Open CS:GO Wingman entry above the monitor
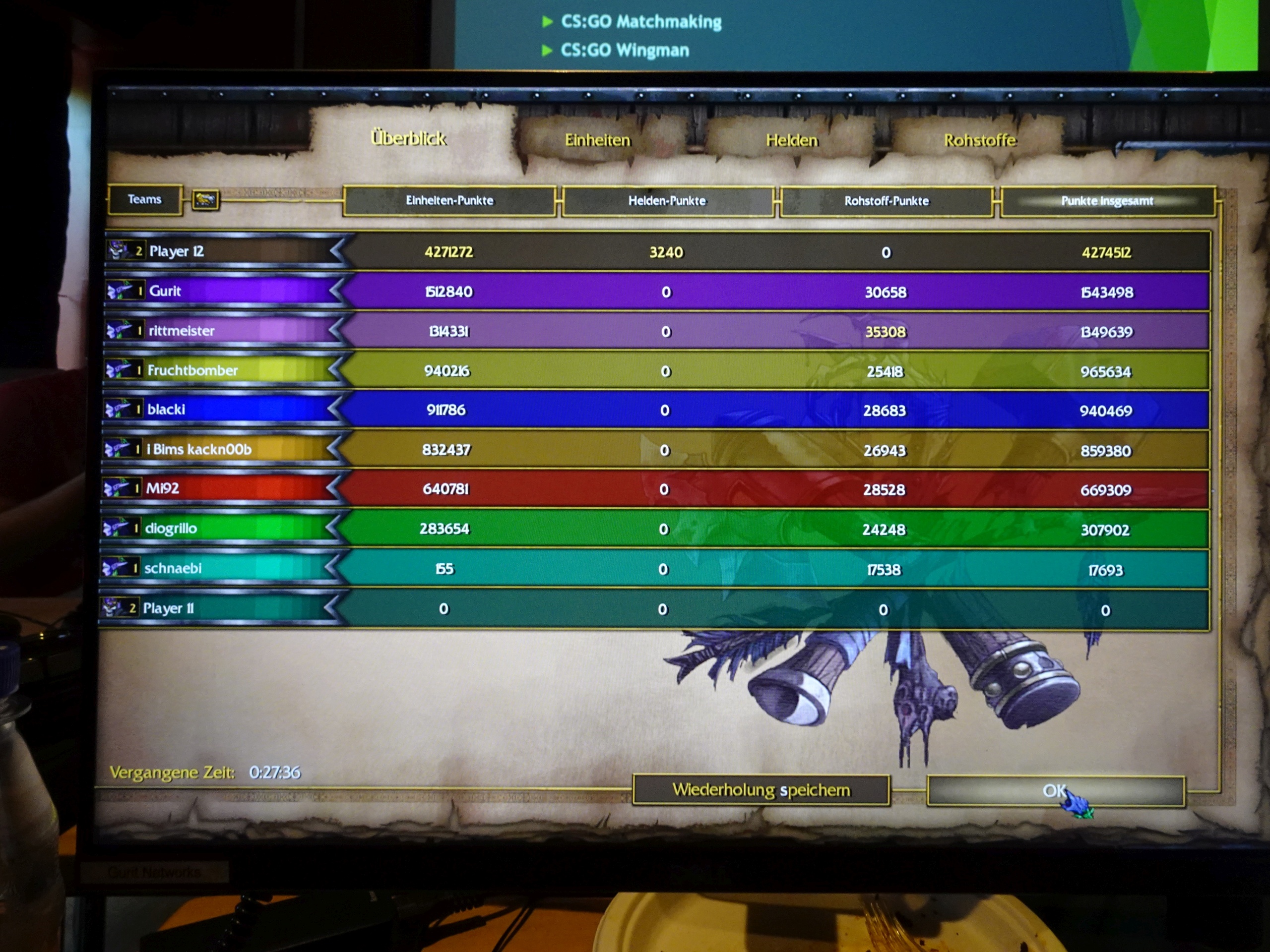This screenshot has width=1270, height=952. (x=624, y=51)
